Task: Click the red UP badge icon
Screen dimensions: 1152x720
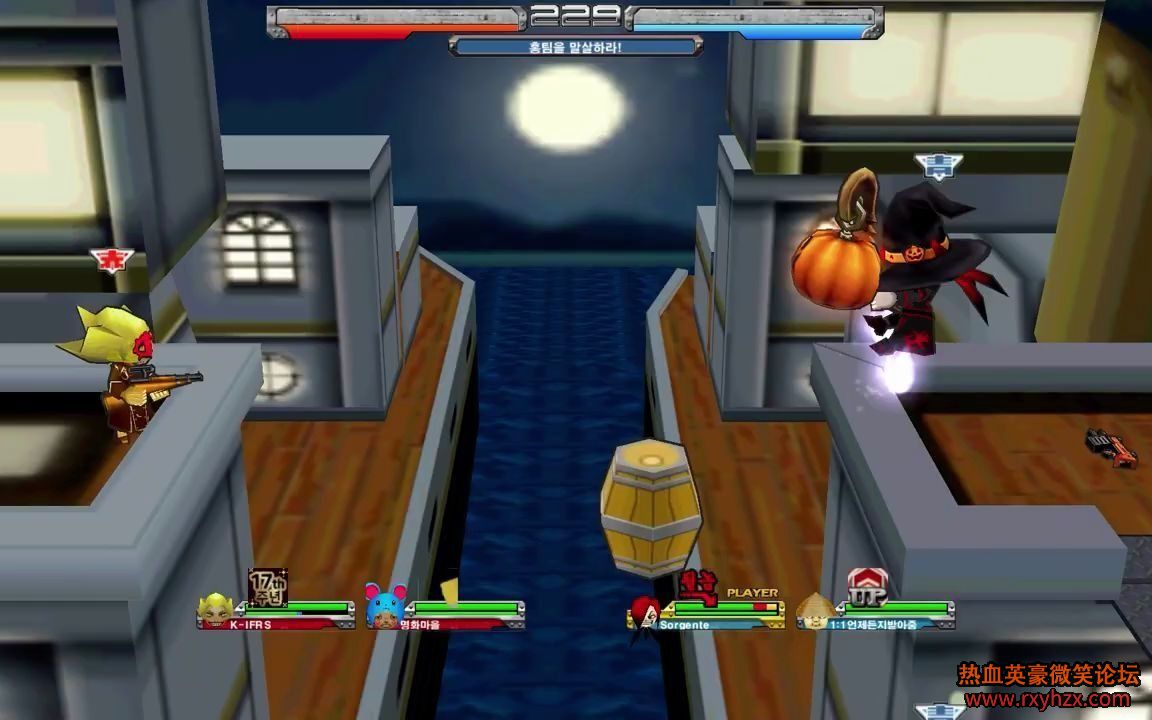Action: tap(866, 586)
